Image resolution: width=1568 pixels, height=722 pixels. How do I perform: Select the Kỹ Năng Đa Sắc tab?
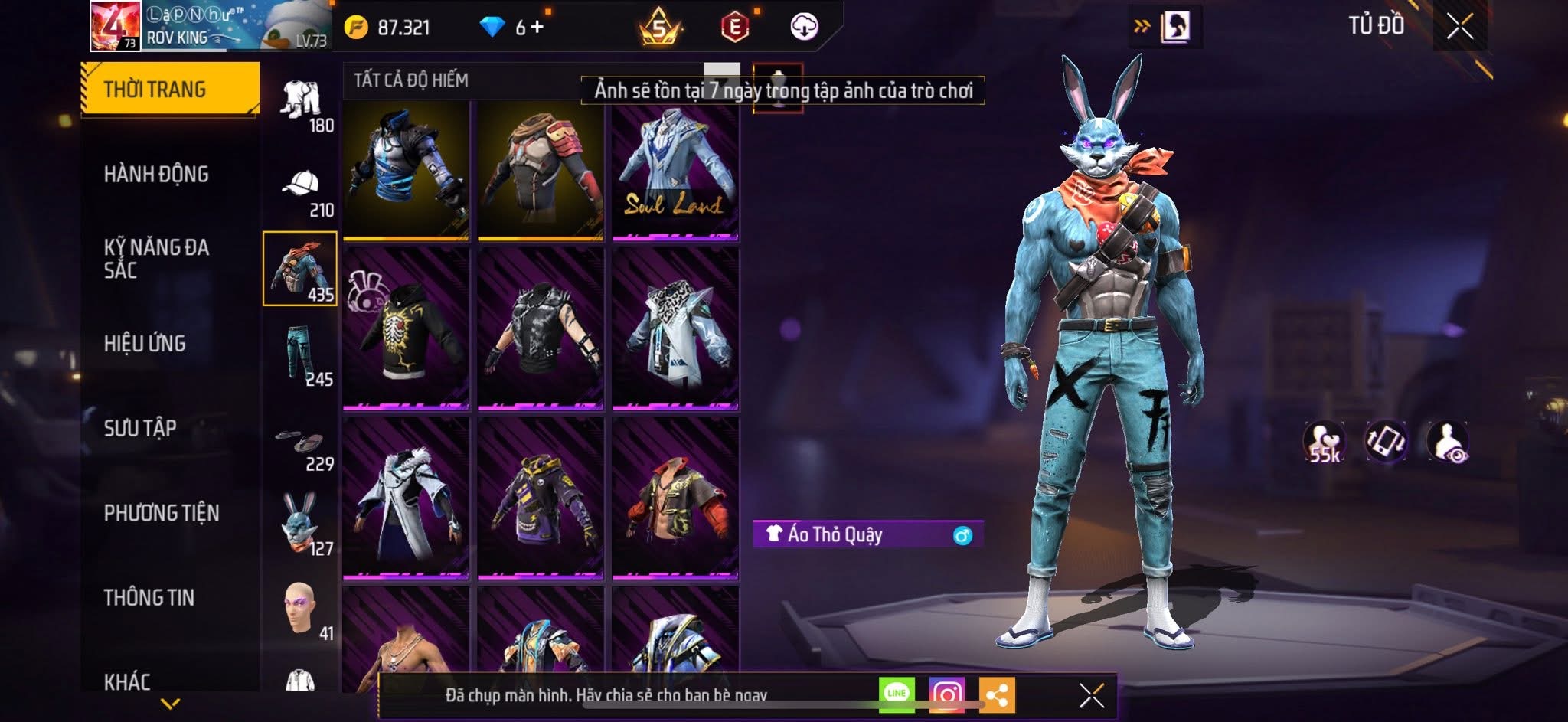click(x=156, y=258)
